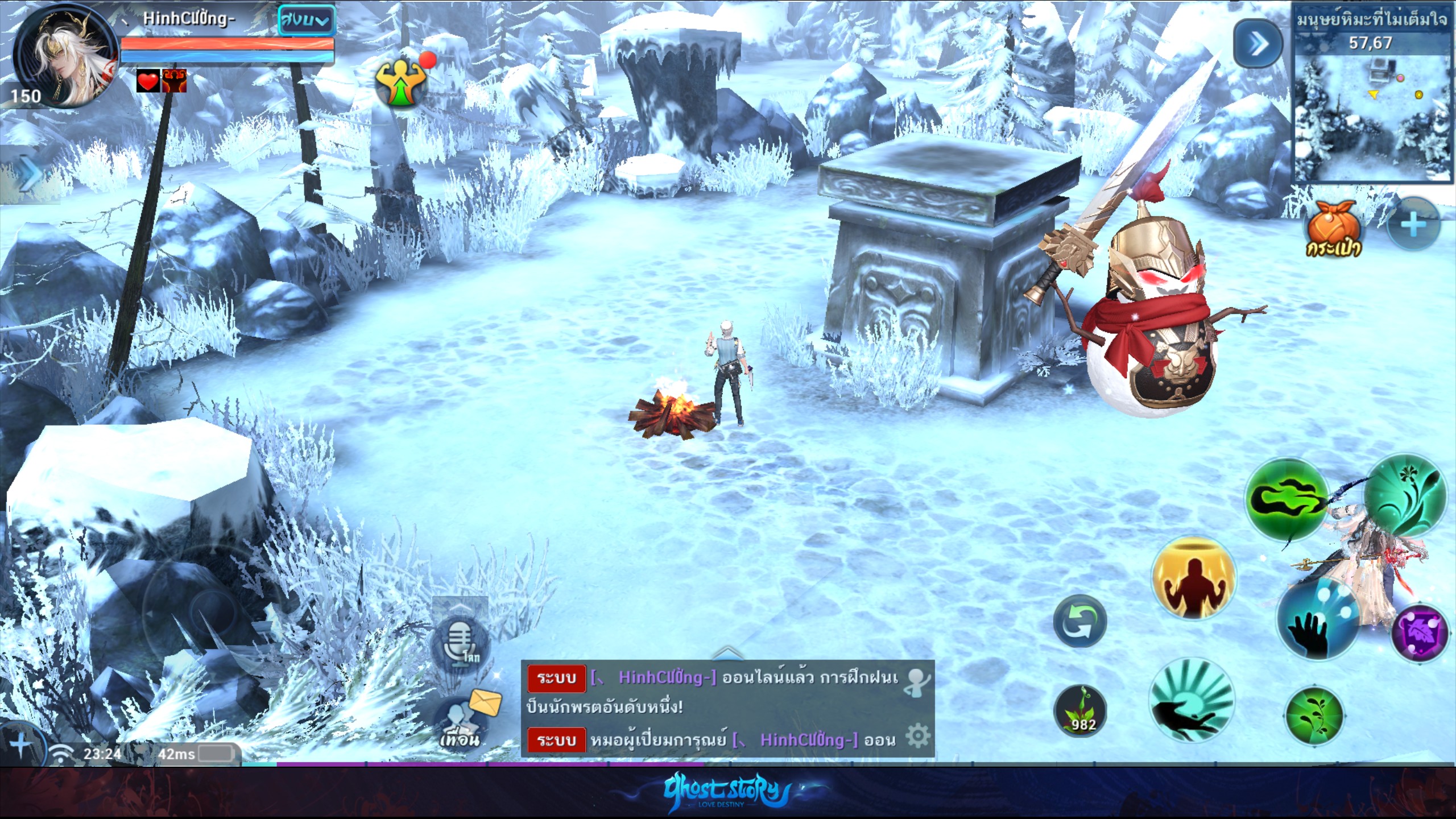Tap the microphone voice chat button
This screenshot has height=819, width=1456.
pos(461,646)
